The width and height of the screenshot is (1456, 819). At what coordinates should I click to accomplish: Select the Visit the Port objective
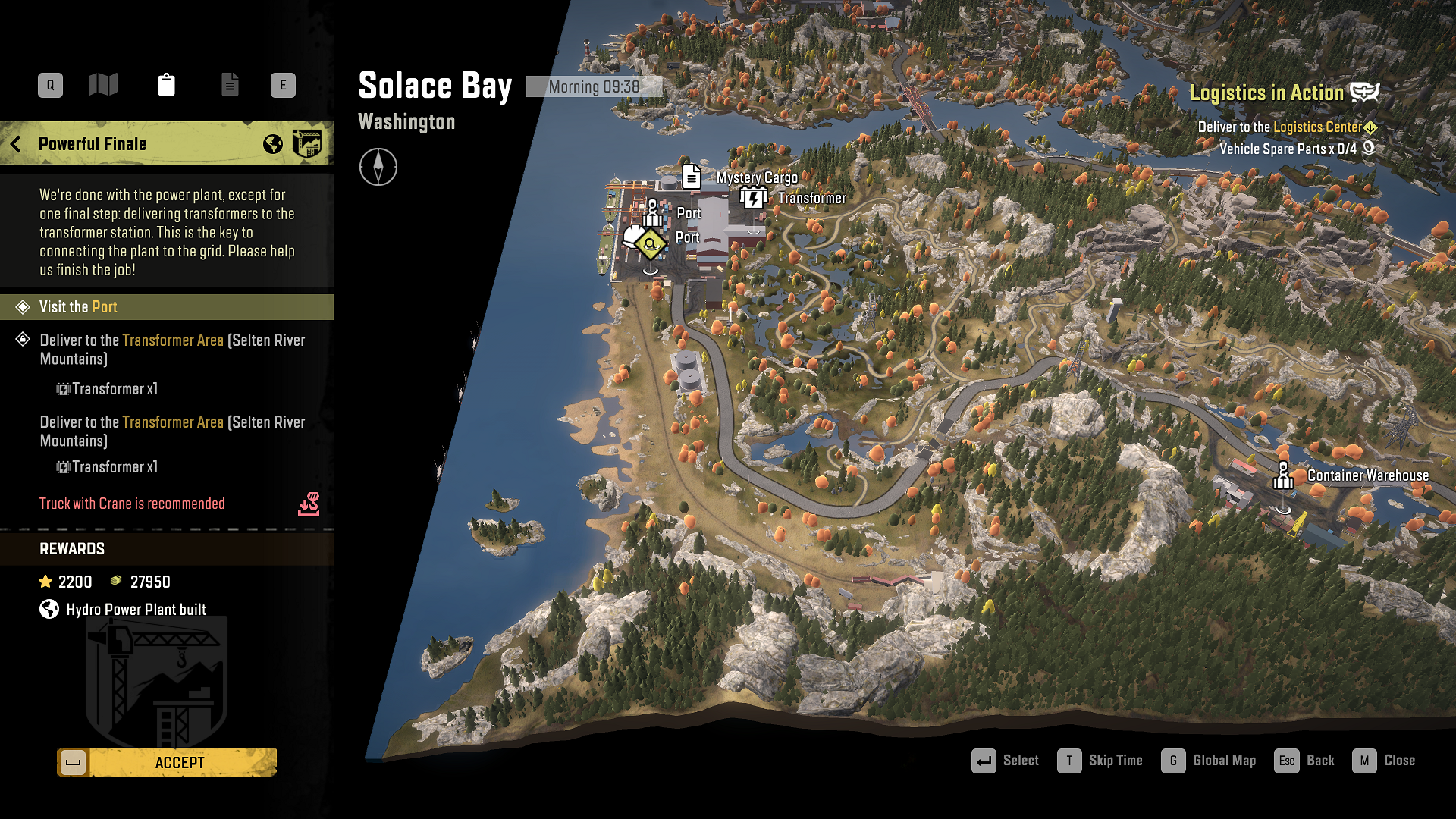167,307
